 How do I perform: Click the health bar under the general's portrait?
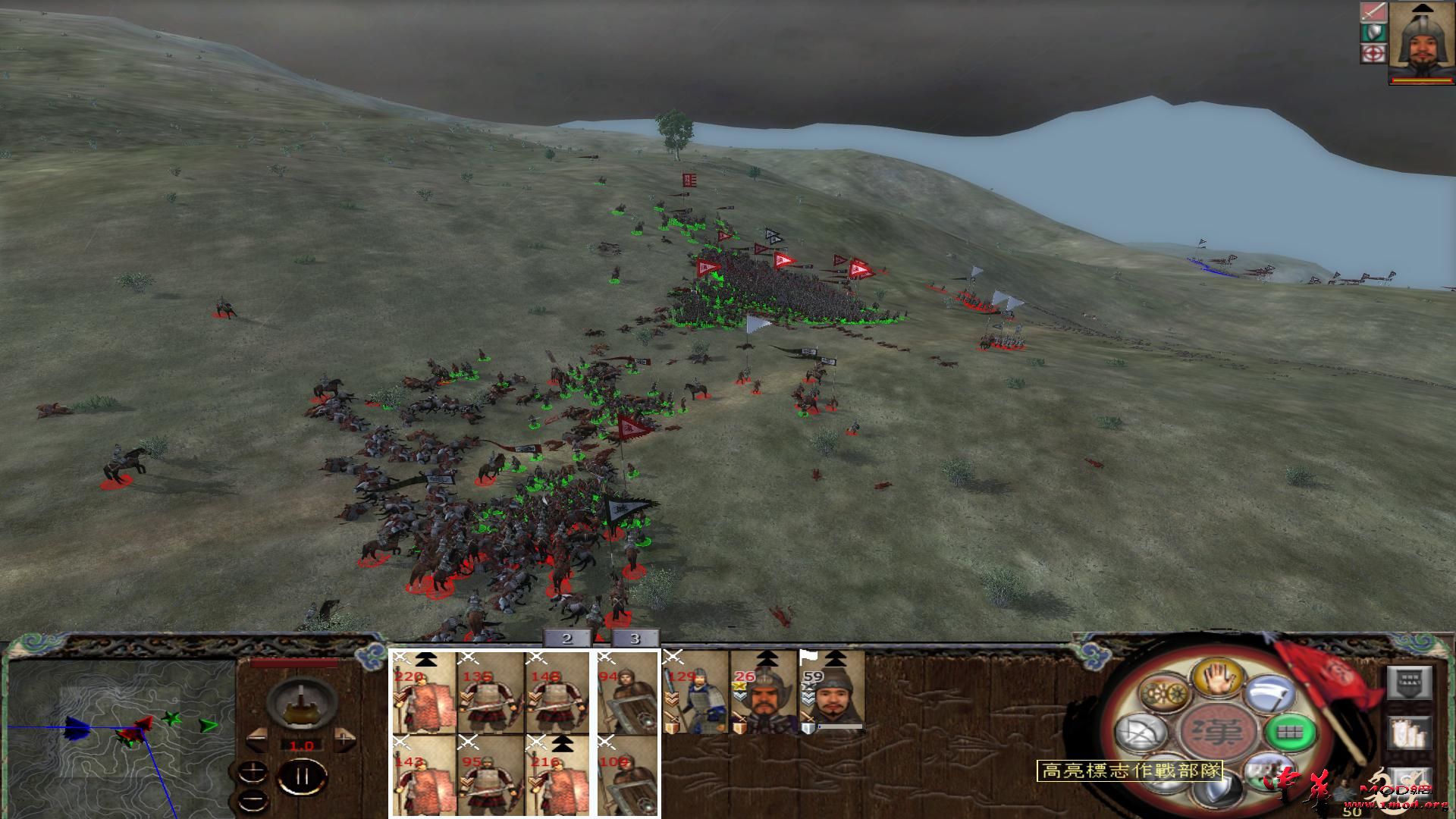tap(1421, 80)
